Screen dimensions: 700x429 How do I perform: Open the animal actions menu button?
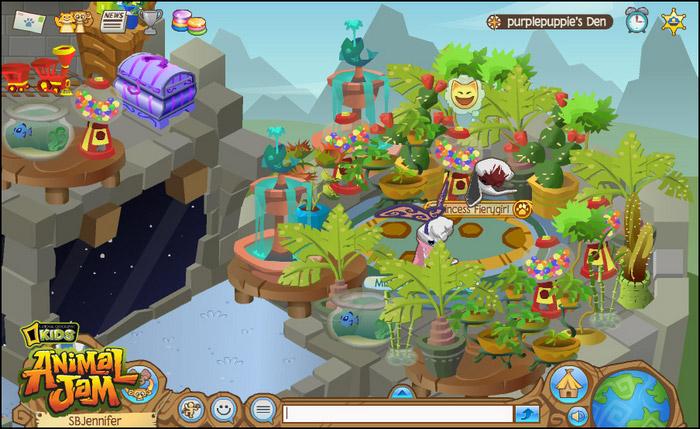[192, 408]
